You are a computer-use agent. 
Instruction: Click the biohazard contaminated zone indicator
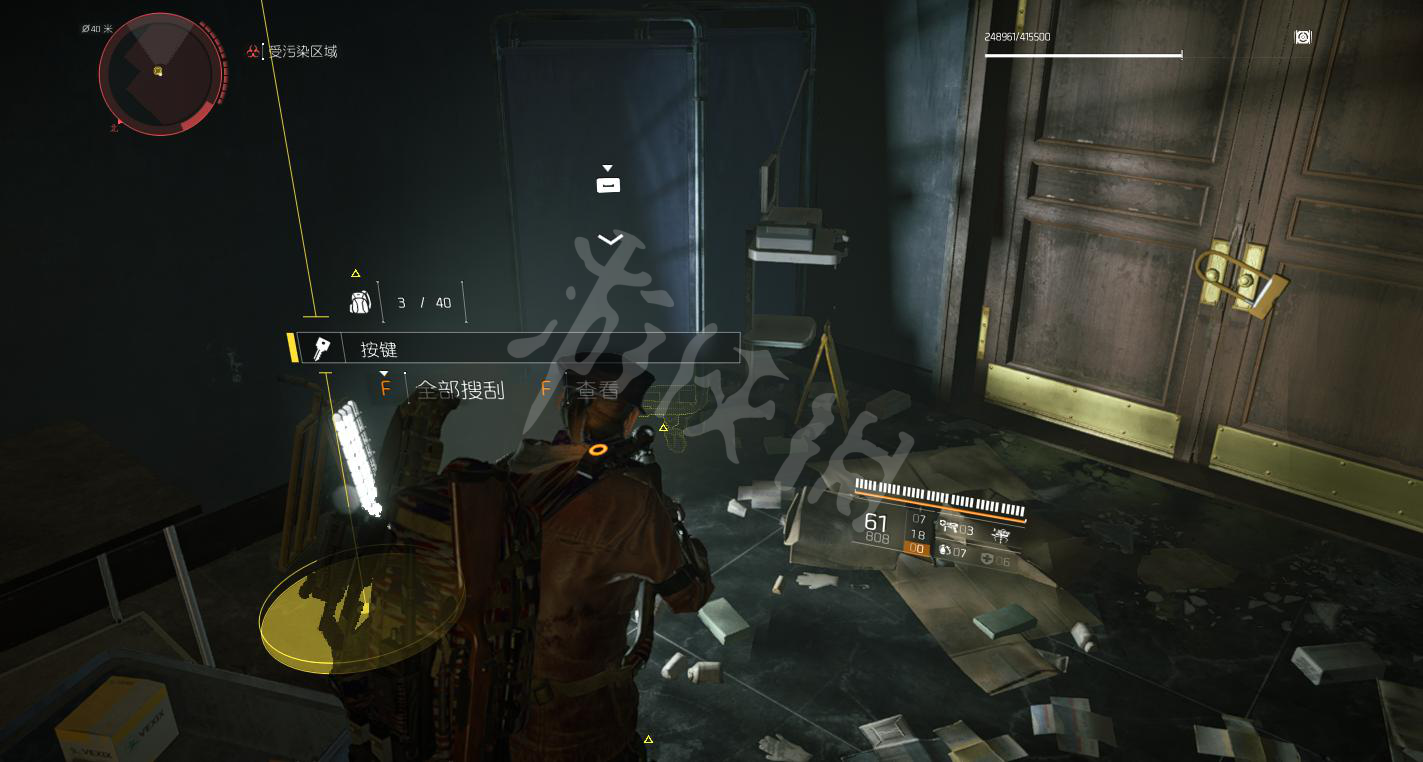pos(253,51)
